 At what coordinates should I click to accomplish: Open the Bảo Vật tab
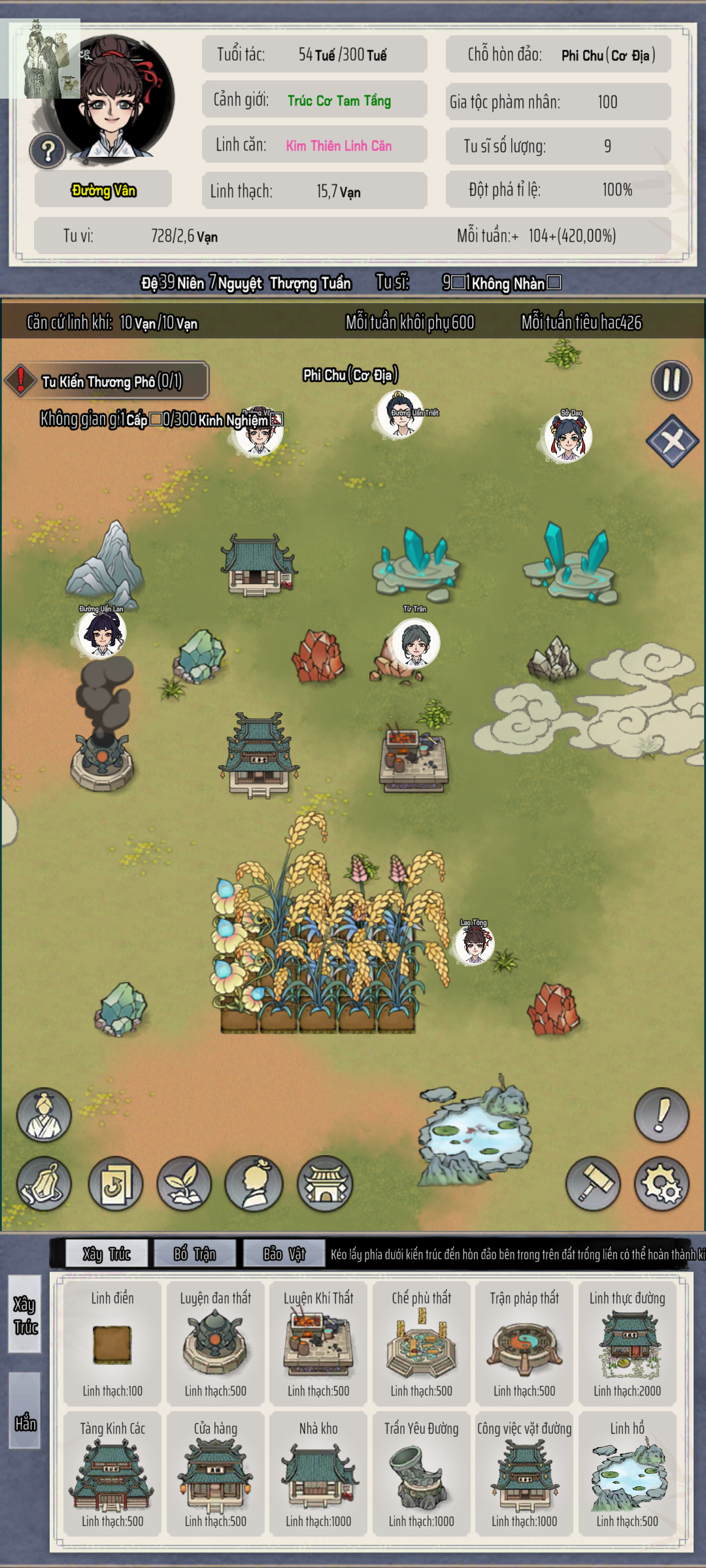pyautogui.click(x=284, y=1253)
